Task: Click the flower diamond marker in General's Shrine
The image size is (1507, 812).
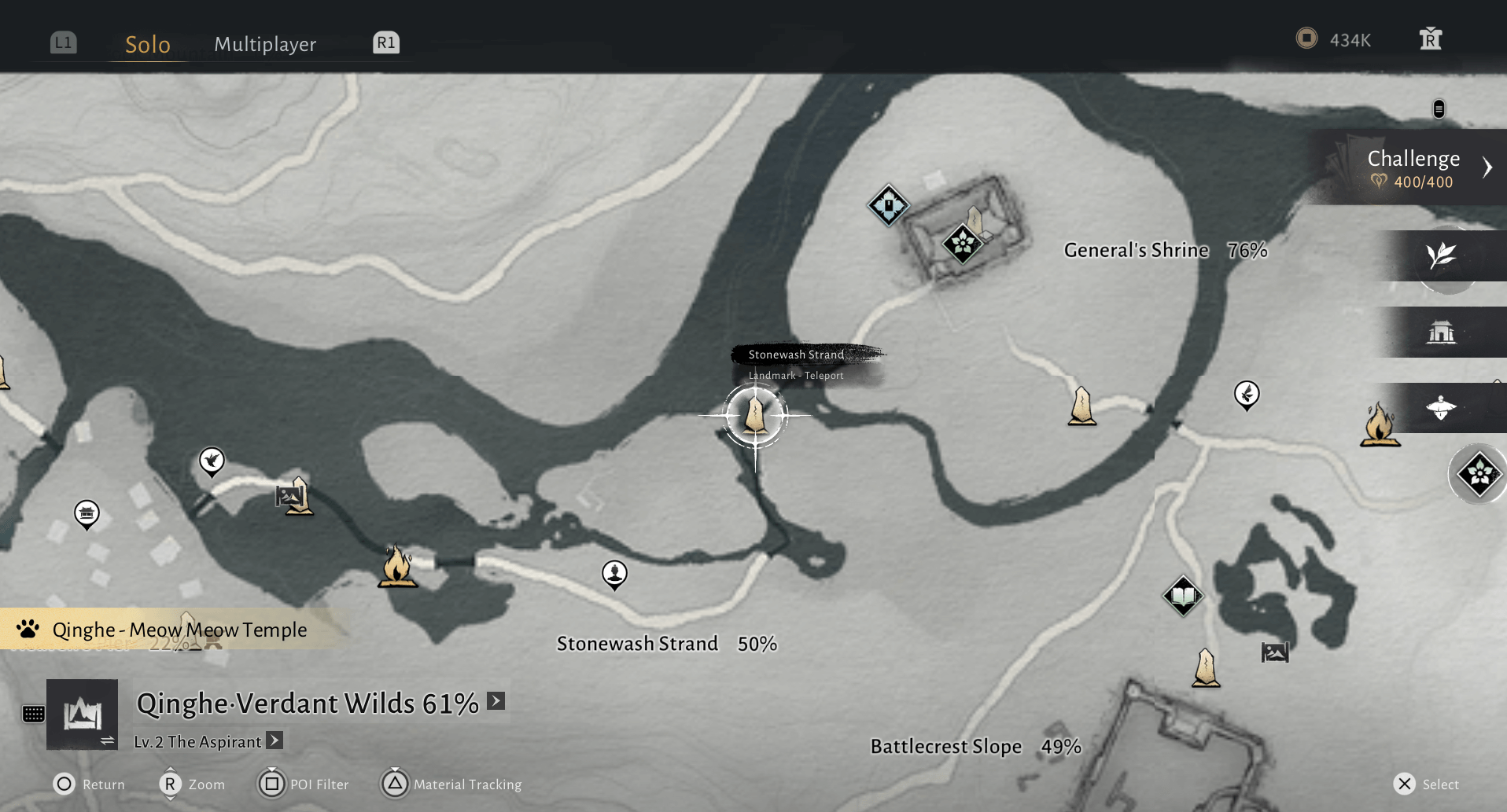Action: click(962, 244)
